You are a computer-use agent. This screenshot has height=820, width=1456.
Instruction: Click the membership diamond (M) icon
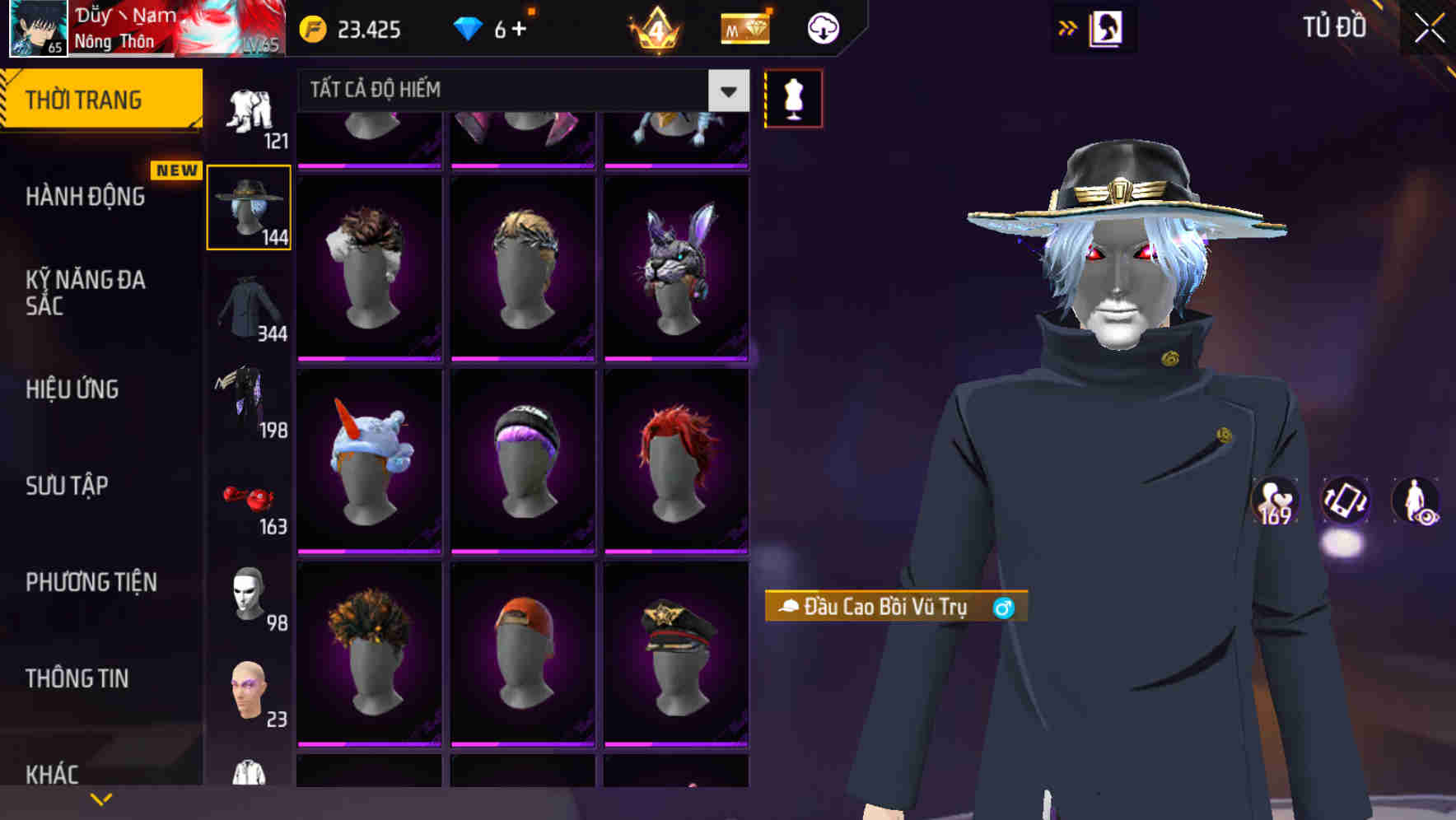pos(744,28)
